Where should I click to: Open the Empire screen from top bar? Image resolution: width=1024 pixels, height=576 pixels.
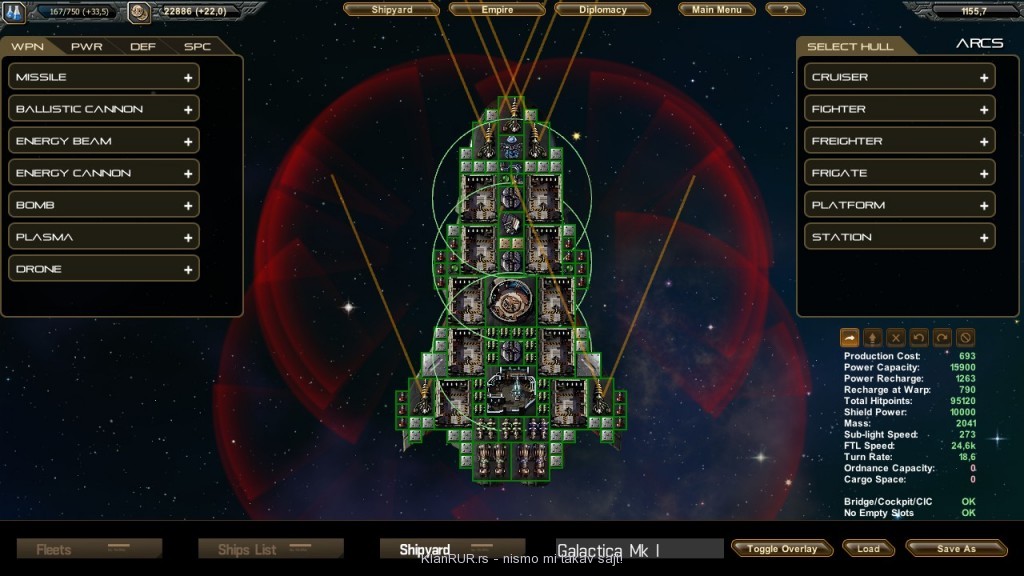coord(498,10)
